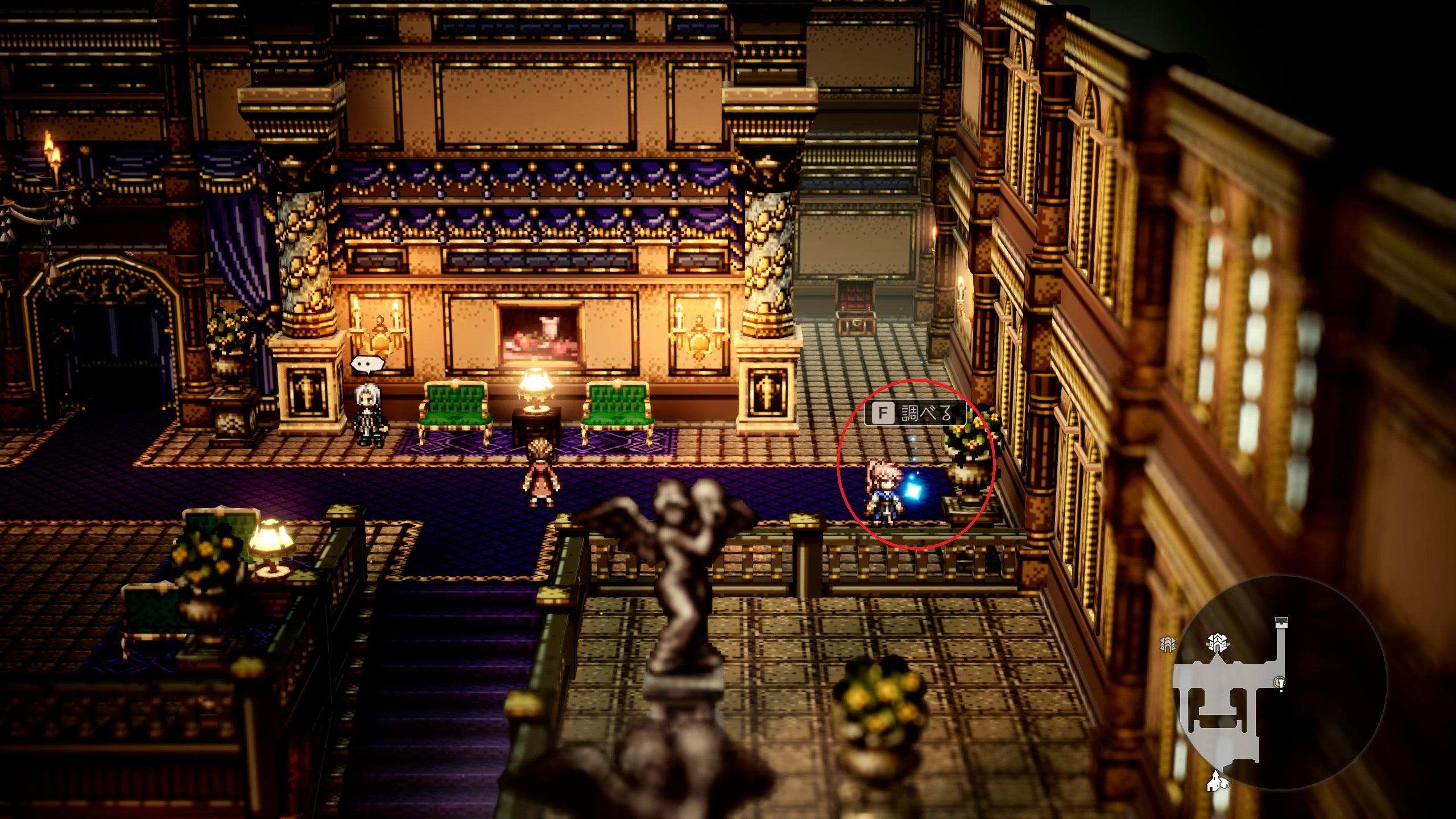Click the treasure chest marker on minimap
Viewport: 1456px width, 819px height.
(1281, 622)
